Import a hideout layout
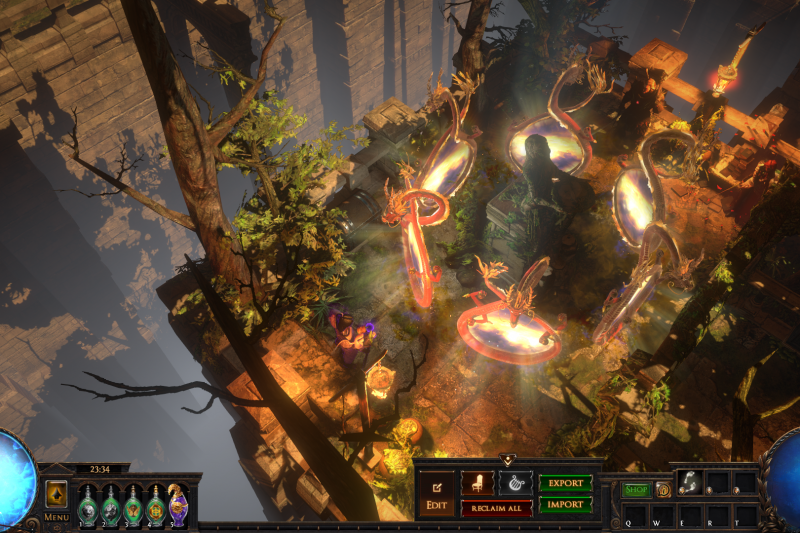This screenshot has width=800, height=533. (565, 505)
